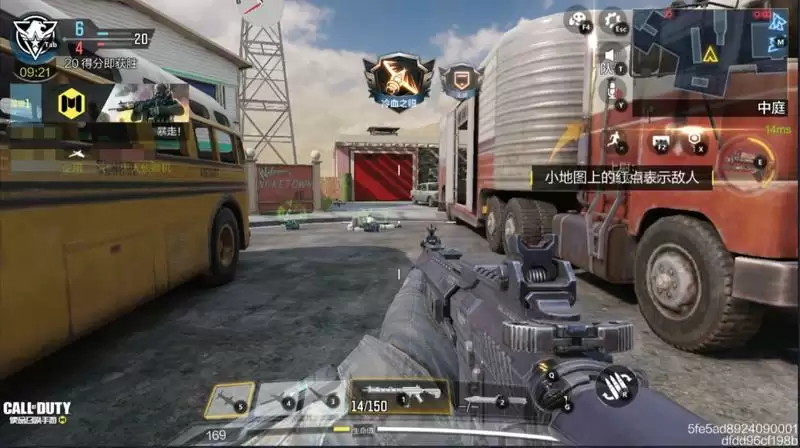Open the scoreboard via the eagle team emblem

pyautogui.click(x=33, y=34)
